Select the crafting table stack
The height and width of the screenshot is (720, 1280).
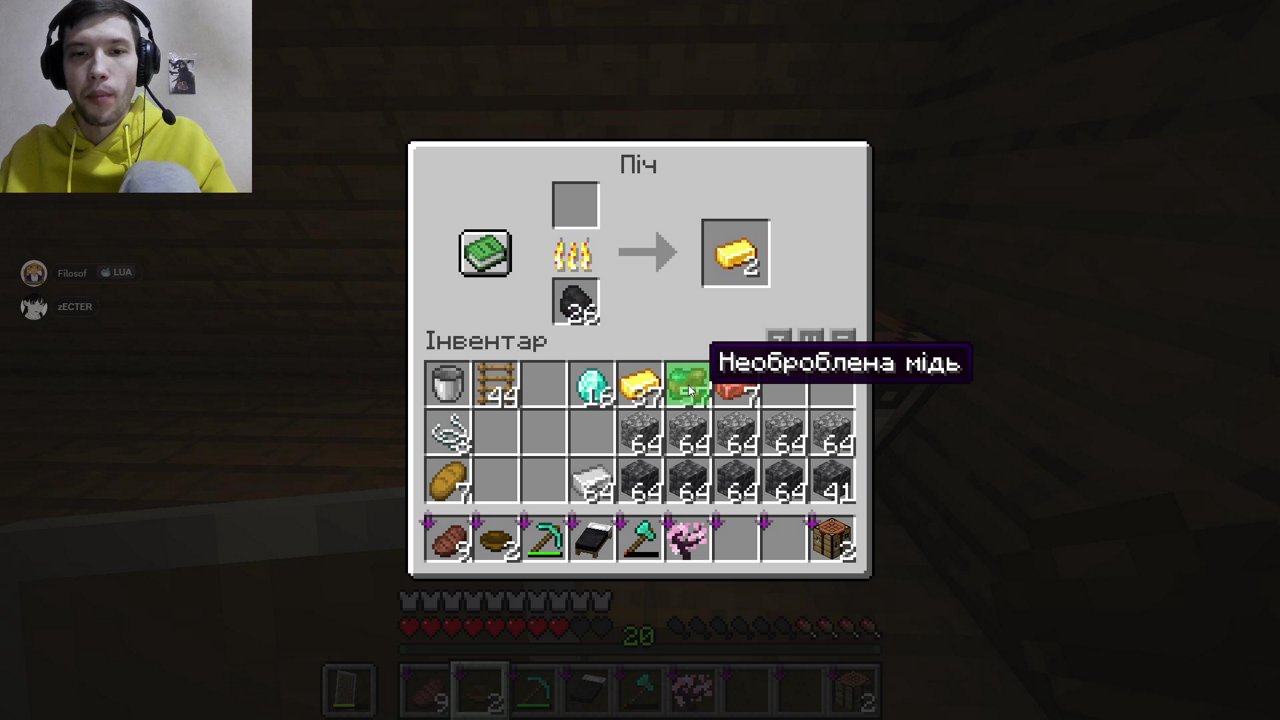coord(832,539)
